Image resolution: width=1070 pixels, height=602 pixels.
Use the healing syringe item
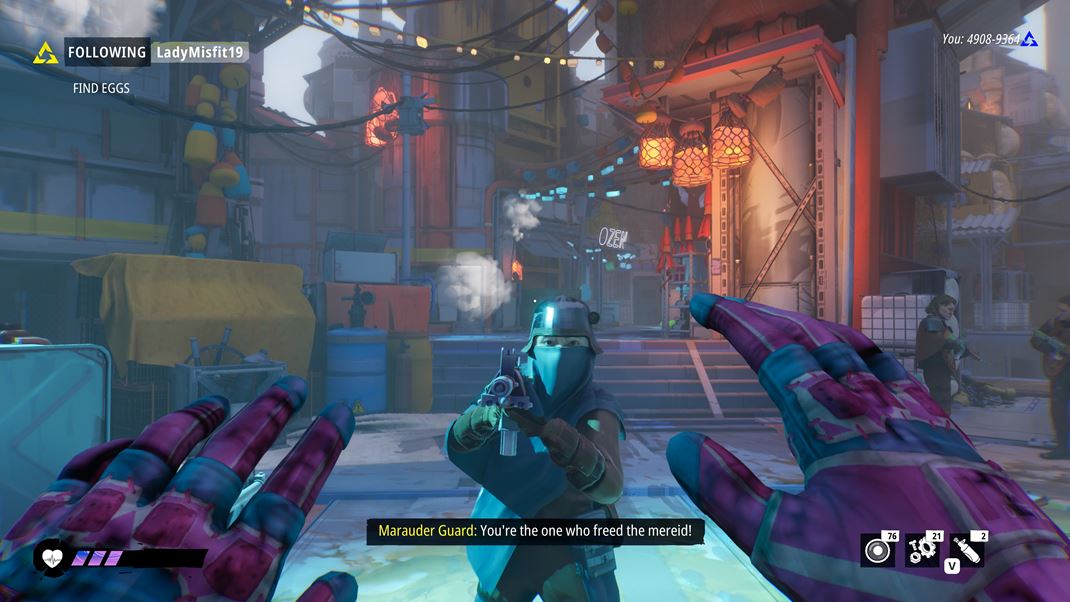tap(967, 551)
